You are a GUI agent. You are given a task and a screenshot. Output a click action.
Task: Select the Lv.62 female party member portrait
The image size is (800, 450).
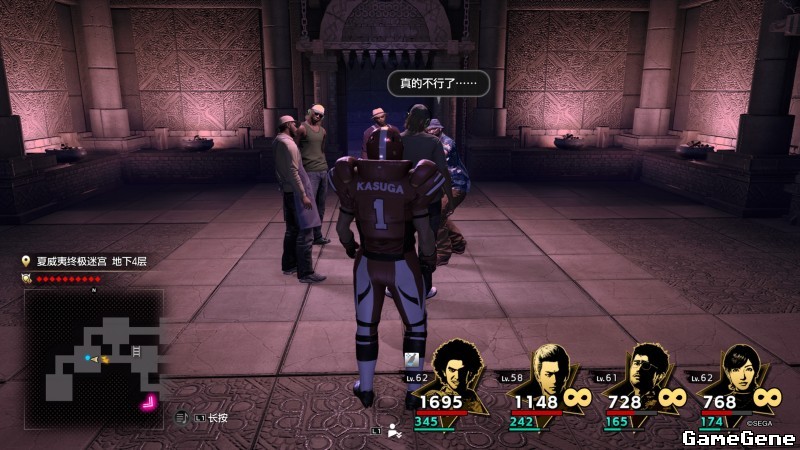[x=740, y=371]
